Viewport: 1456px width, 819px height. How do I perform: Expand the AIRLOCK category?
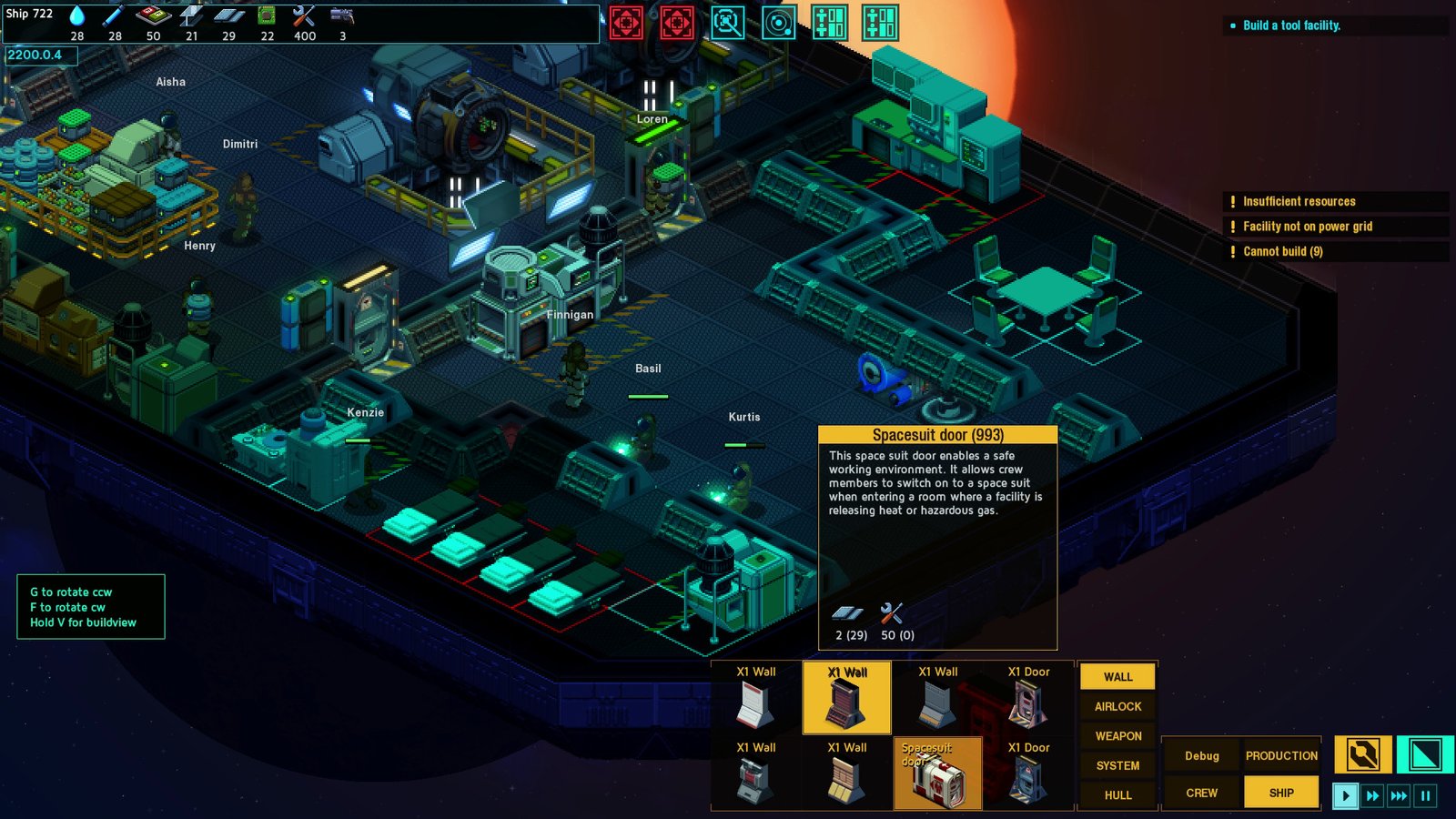1117,706
